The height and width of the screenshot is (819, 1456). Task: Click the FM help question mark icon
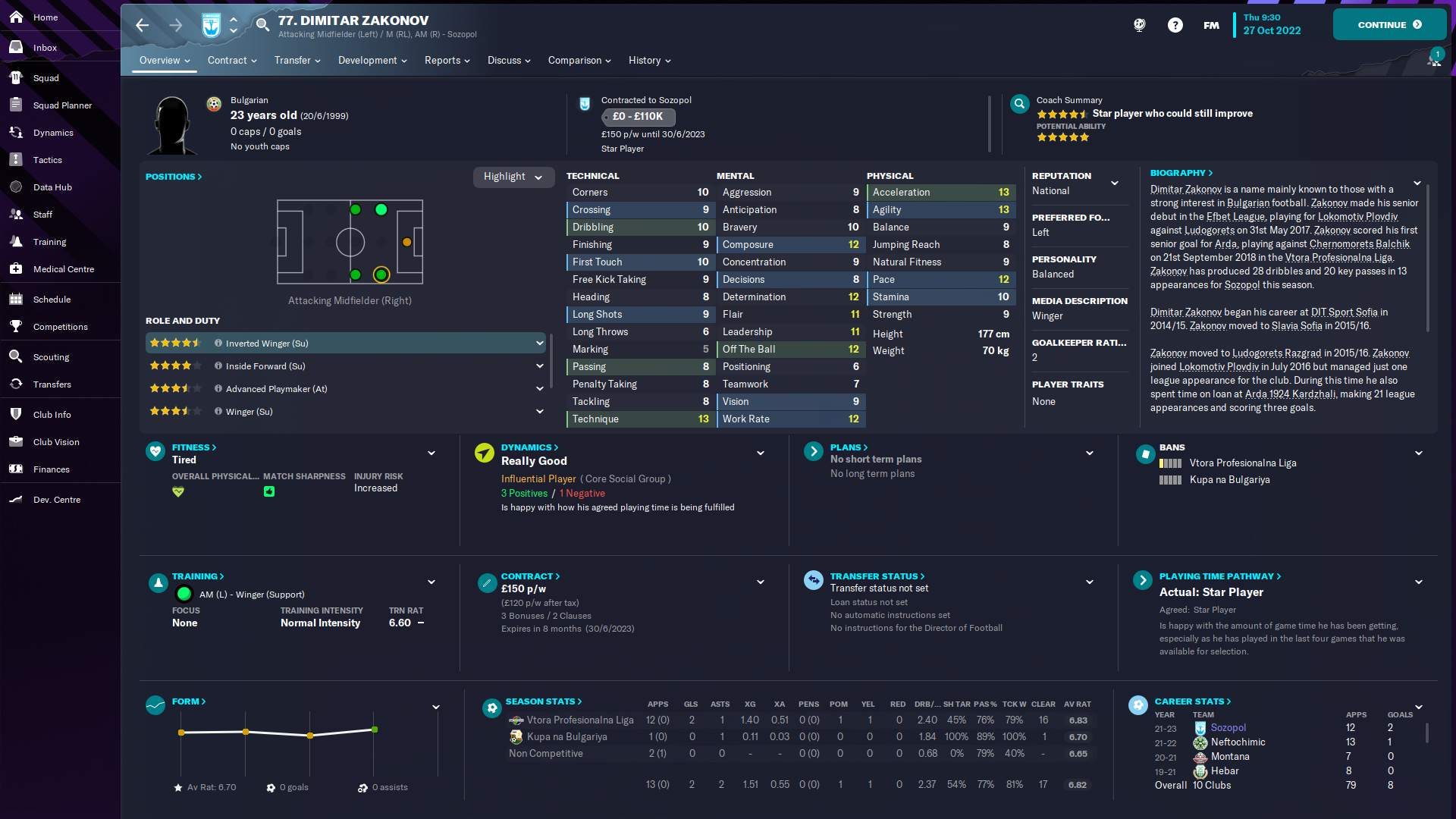pyautogui.click(x=1175, y=25)
